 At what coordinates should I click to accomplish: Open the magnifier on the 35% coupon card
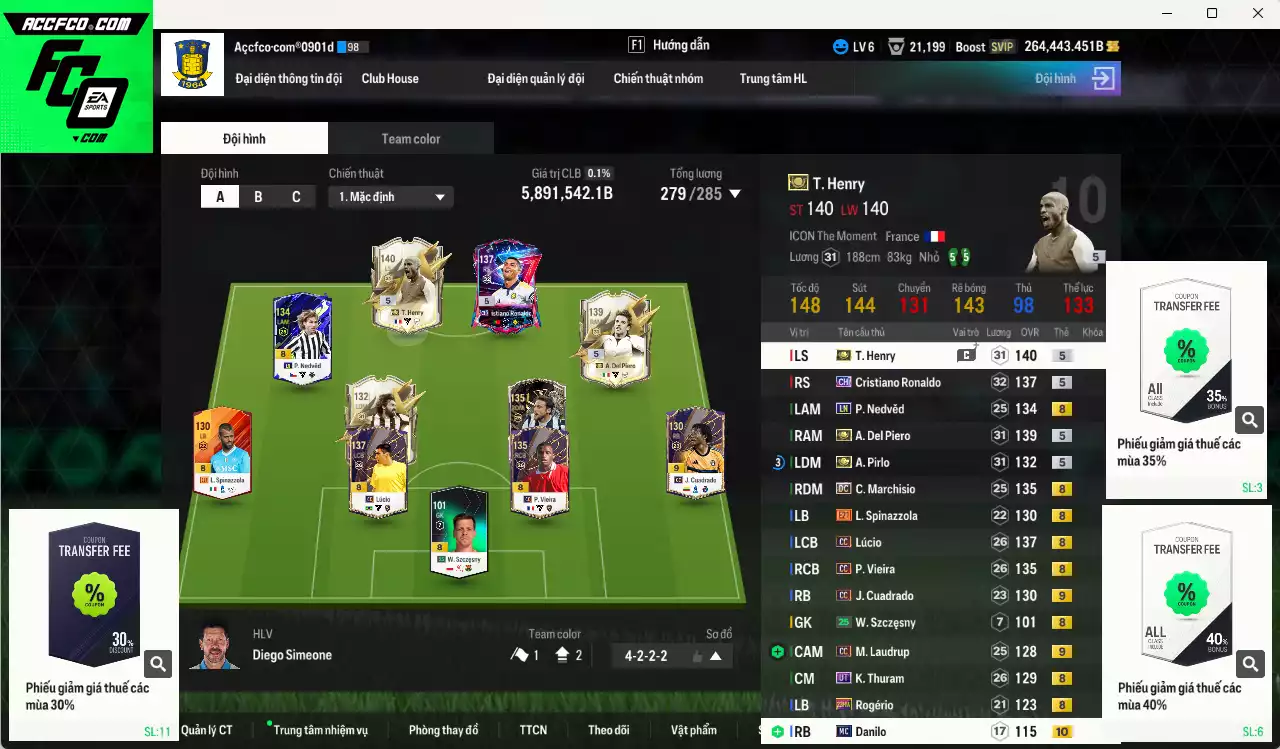pyautogui.click(x=1249, y=420)
